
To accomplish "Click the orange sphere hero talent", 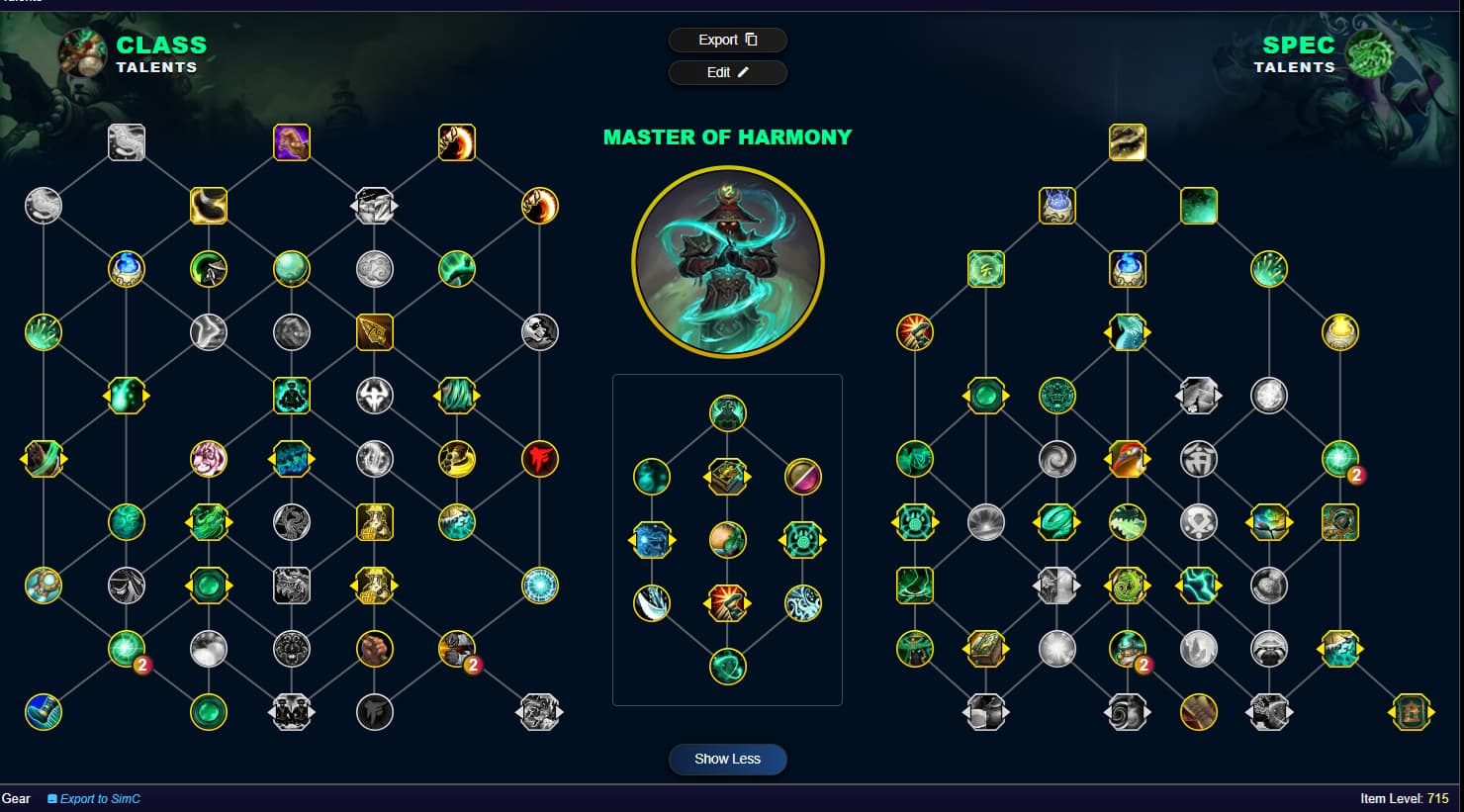I will point(728,540).
